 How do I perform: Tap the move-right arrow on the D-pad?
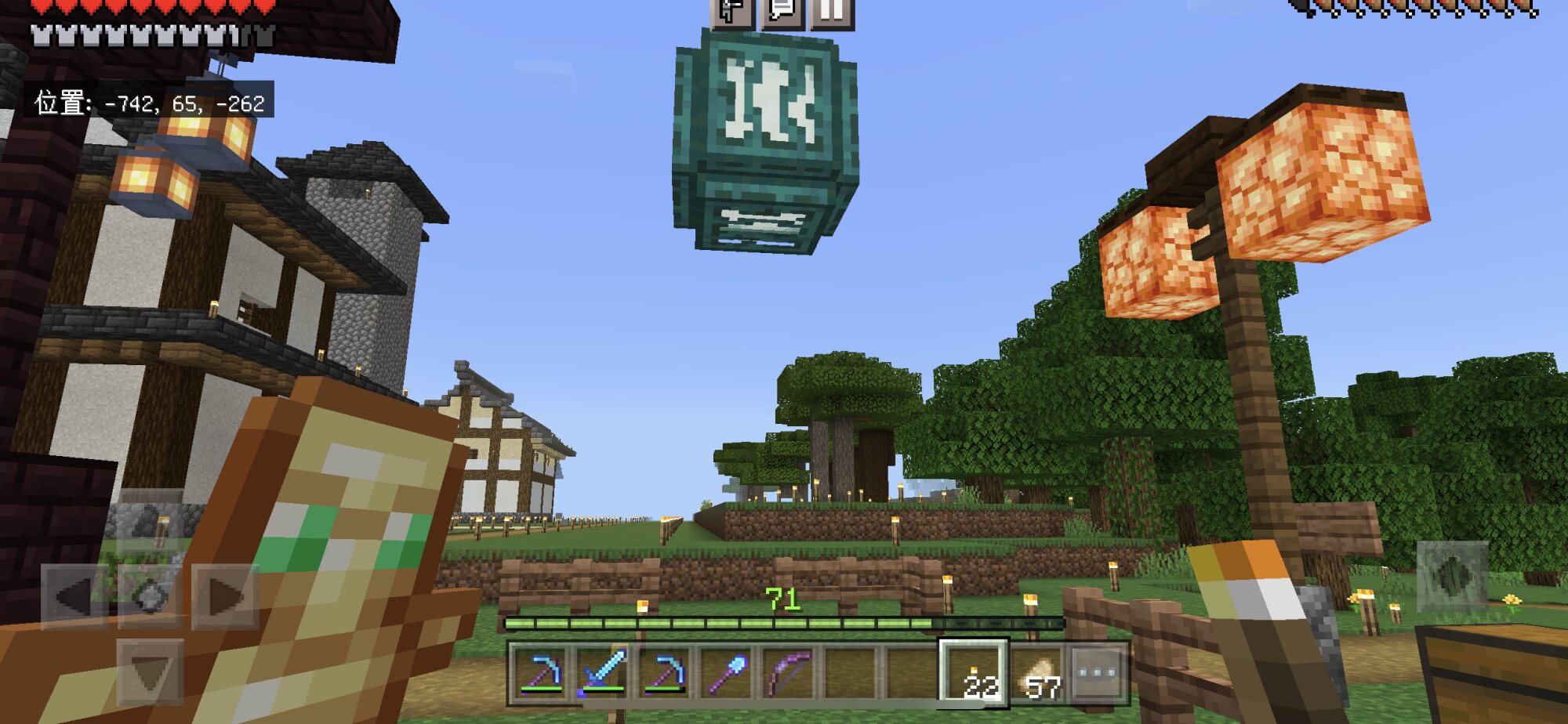225,597
